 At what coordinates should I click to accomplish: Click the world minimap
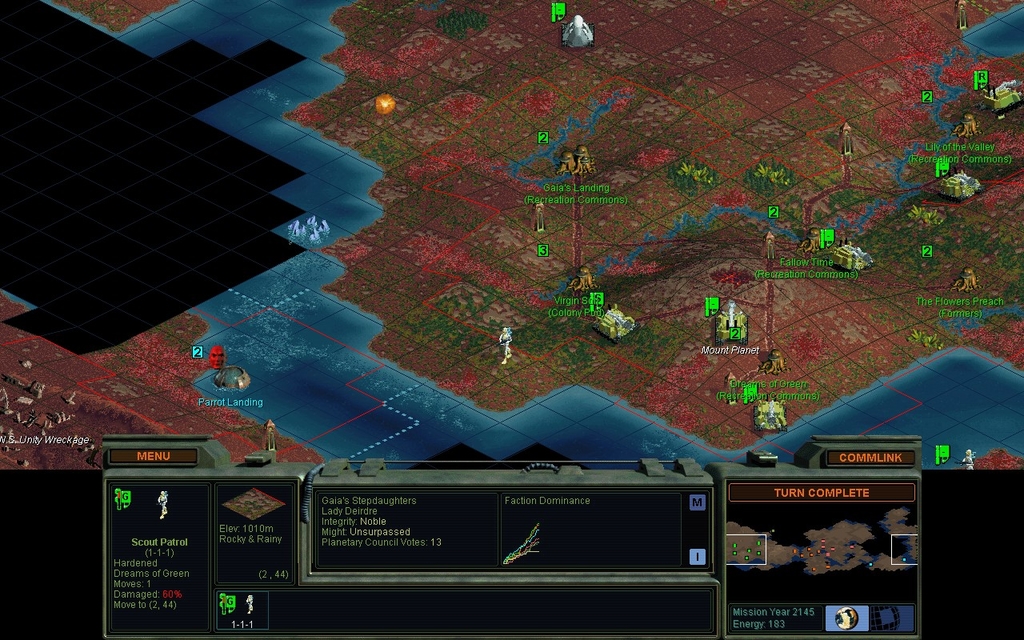tap(821, 549)
